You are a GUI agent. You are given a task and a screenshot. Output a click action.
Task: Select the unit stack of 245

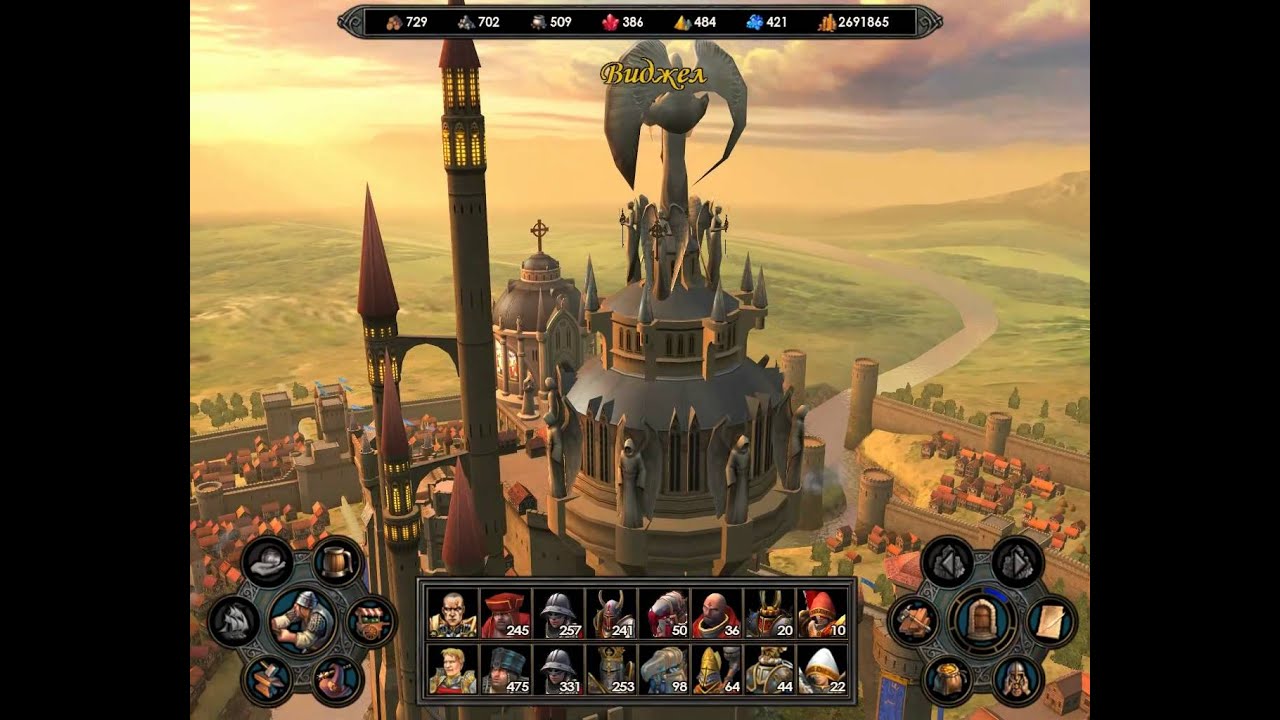tap(505, 613)
